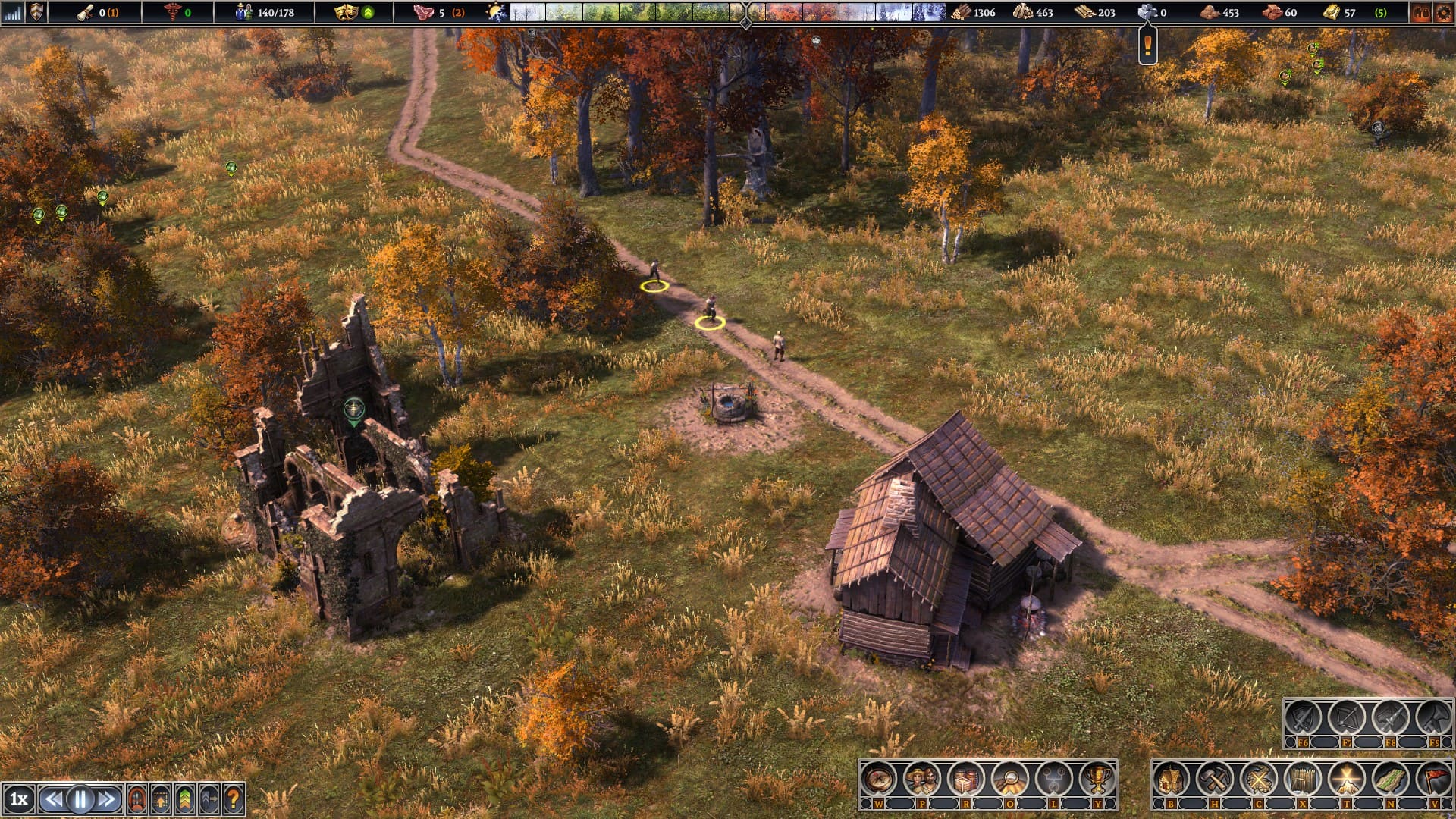
Task: Click the shield emblem in the top bar
Action: pos(36,12)
